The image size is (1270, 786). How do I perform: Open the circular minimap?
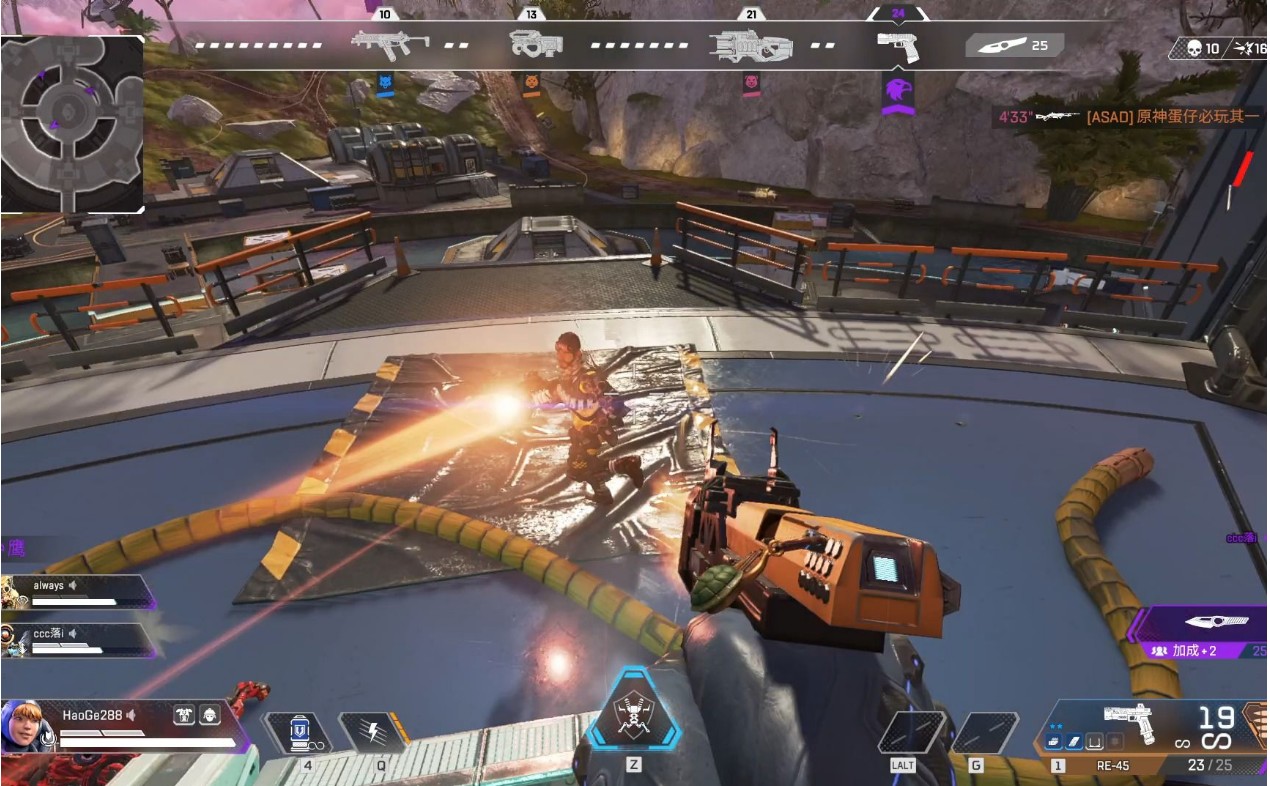point(72,123)
